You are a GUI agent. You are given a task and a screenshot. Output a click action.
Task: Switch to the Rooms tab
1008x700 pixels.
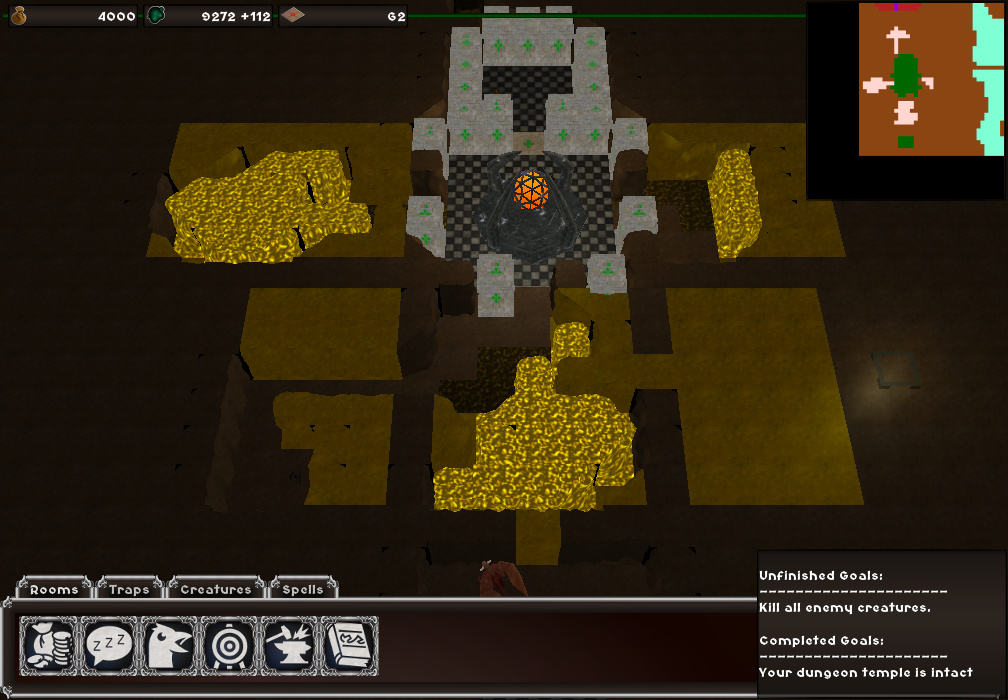point(54,589)
